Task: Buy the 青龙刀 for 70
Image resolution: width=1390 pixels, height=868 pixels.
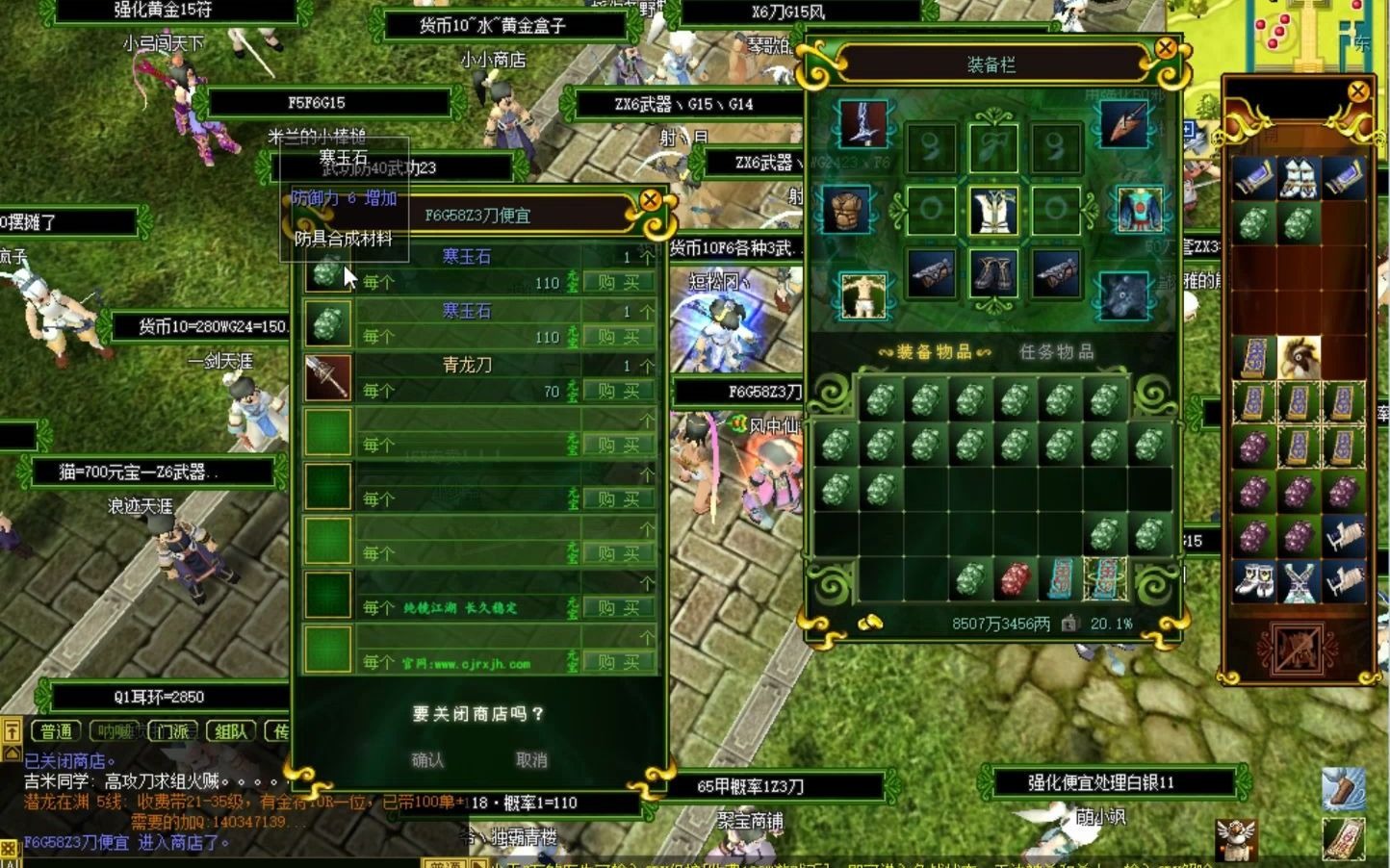Action: 618,391
